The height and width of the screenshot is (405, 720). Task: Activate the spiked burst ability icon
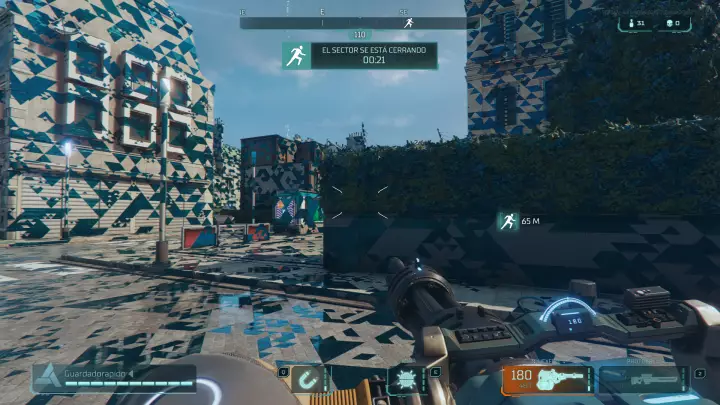coord(407,380)
